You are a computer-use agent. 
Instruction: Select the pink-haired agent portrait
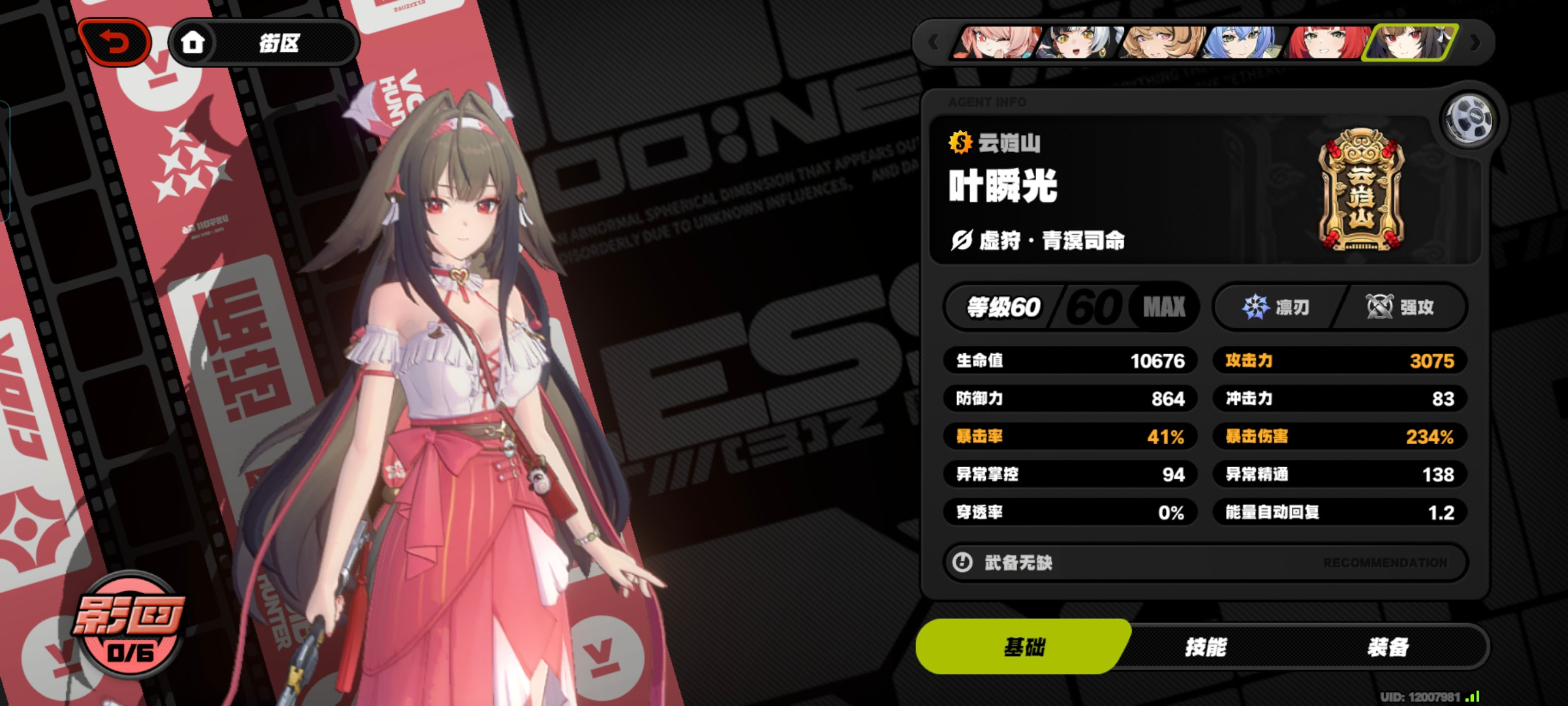pyautogui.click(x=995, y=42)
